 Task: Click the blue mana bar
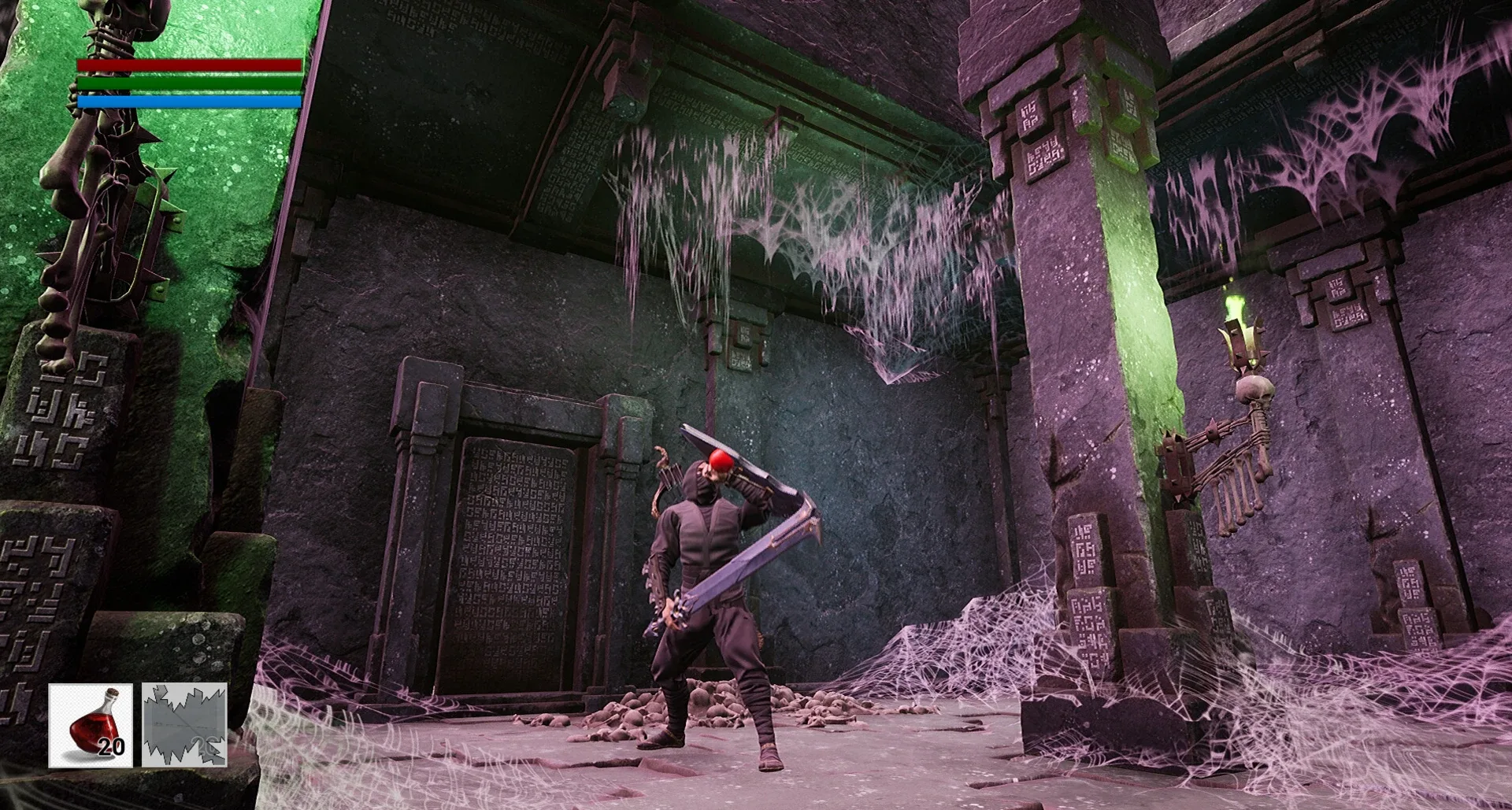click(189, 101)
